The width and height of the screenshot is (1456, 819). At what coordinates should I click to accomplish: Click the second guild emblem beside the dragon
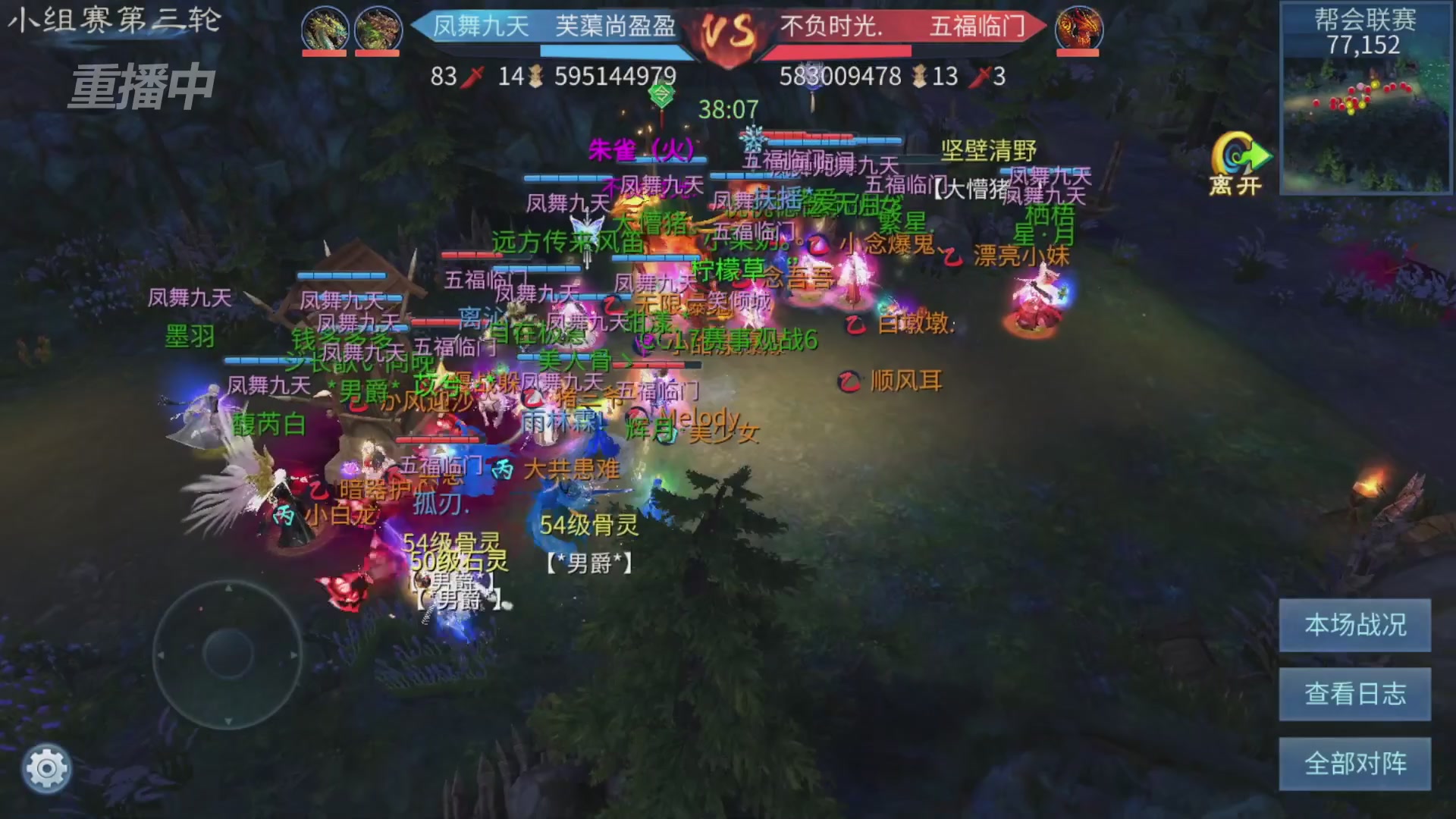(x=376, y=28)
